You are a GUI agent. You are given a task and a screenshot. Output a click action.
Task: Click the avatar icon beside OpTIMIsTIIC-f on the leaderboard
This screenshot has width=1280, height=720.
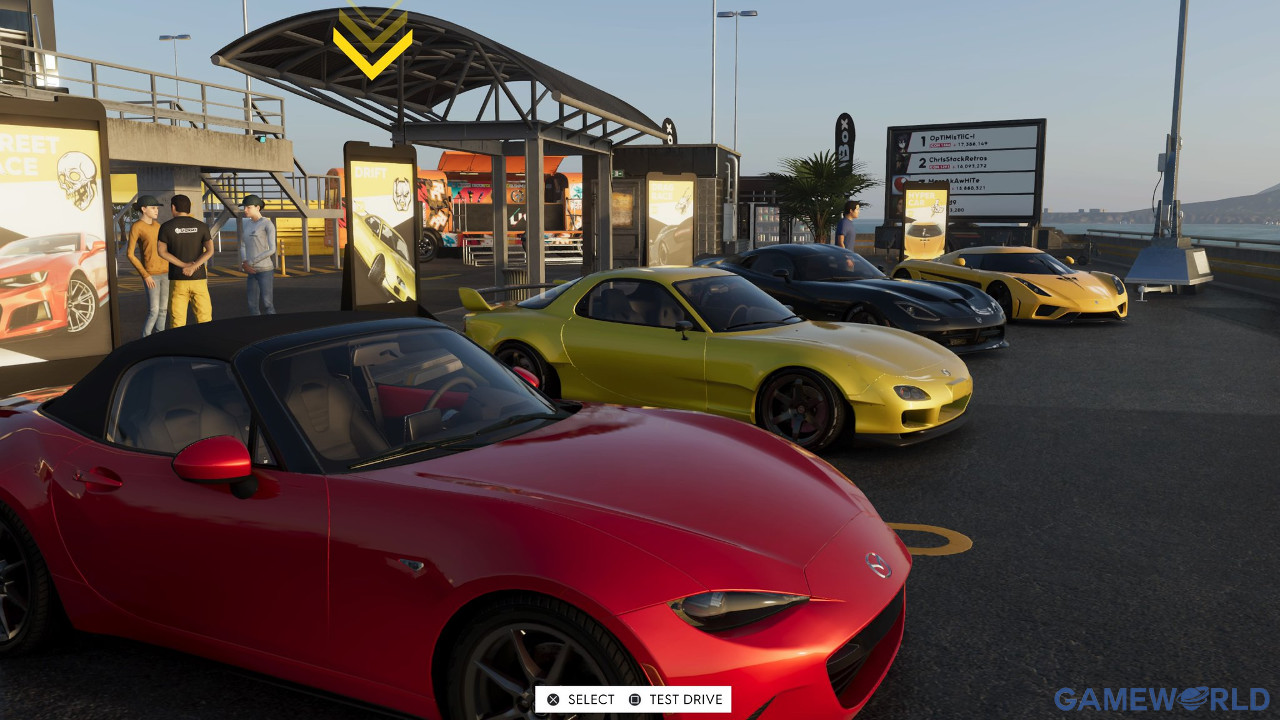pos(902,142)
